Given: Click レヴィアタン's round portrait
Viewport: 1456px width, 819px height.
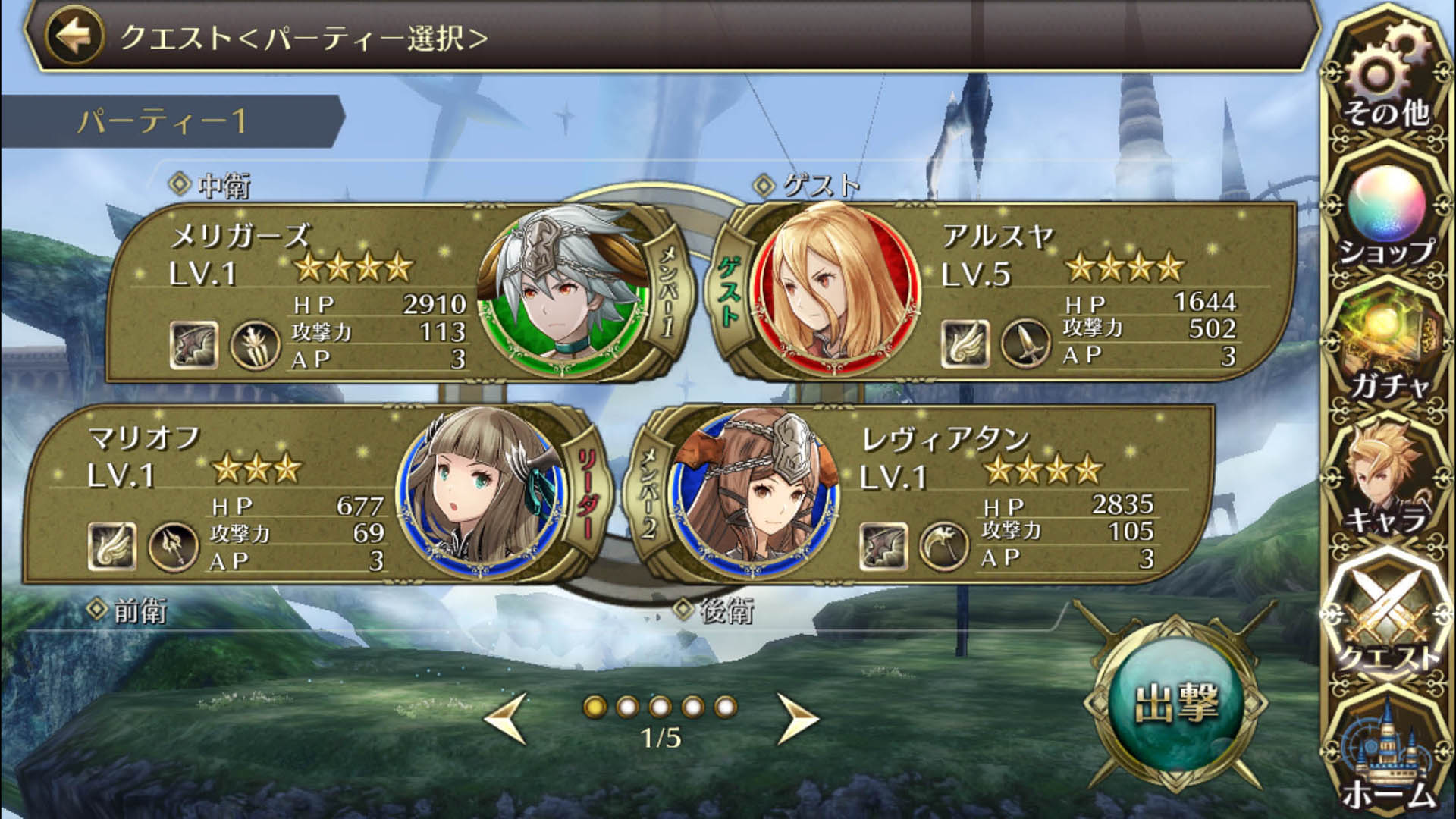Looking at the screenshot, I should [755, 494].
